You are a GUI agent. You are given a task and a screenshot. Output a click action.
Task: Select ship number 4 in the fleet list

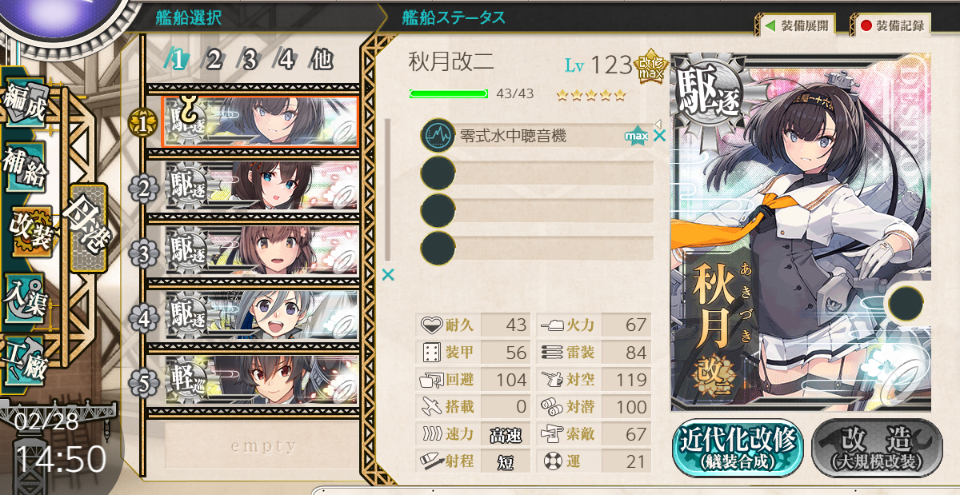(x=258, y=316)
